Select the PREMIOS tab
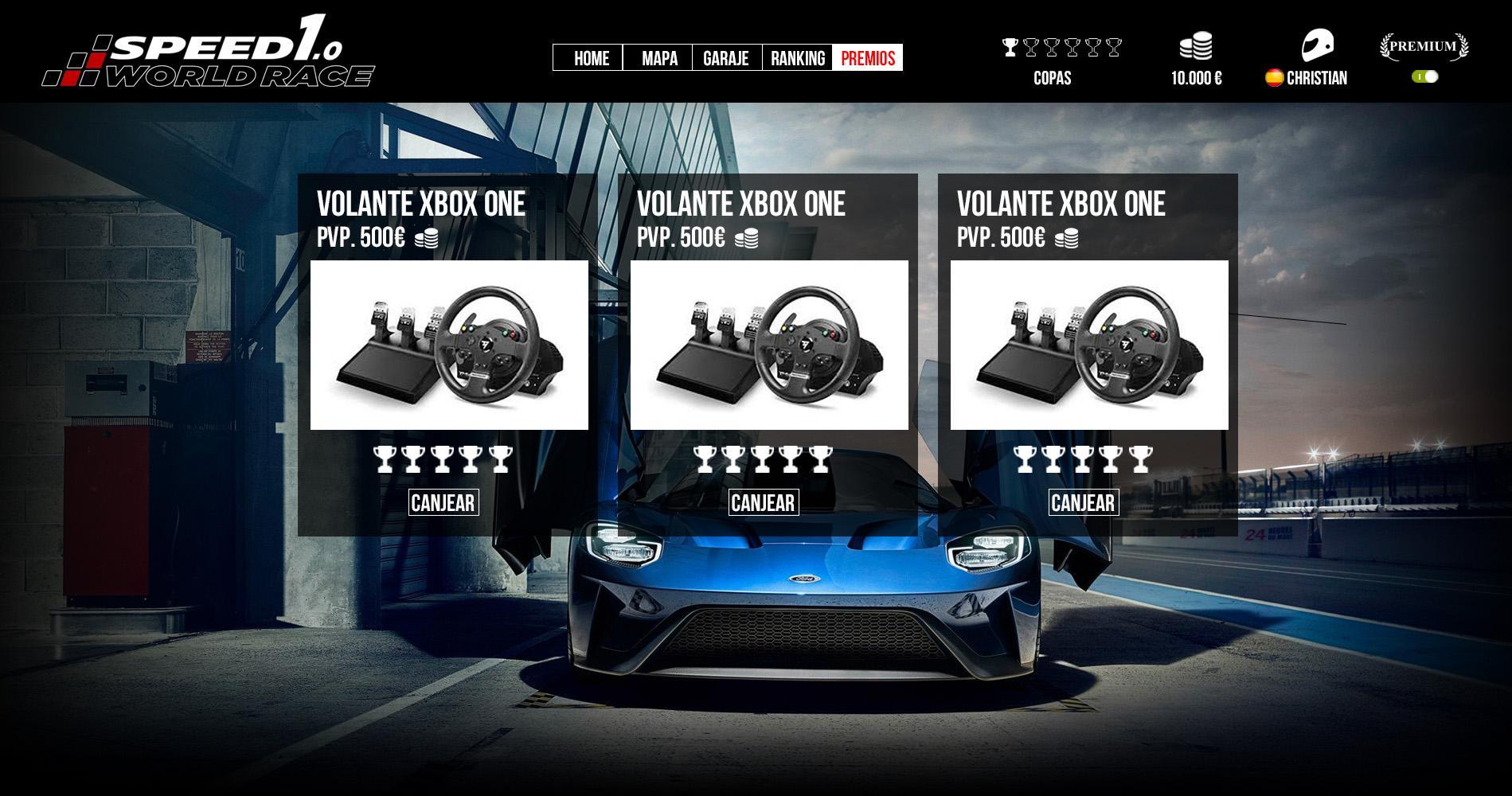The width and height of the screenshot is (1512, 796). coord(868,58)
